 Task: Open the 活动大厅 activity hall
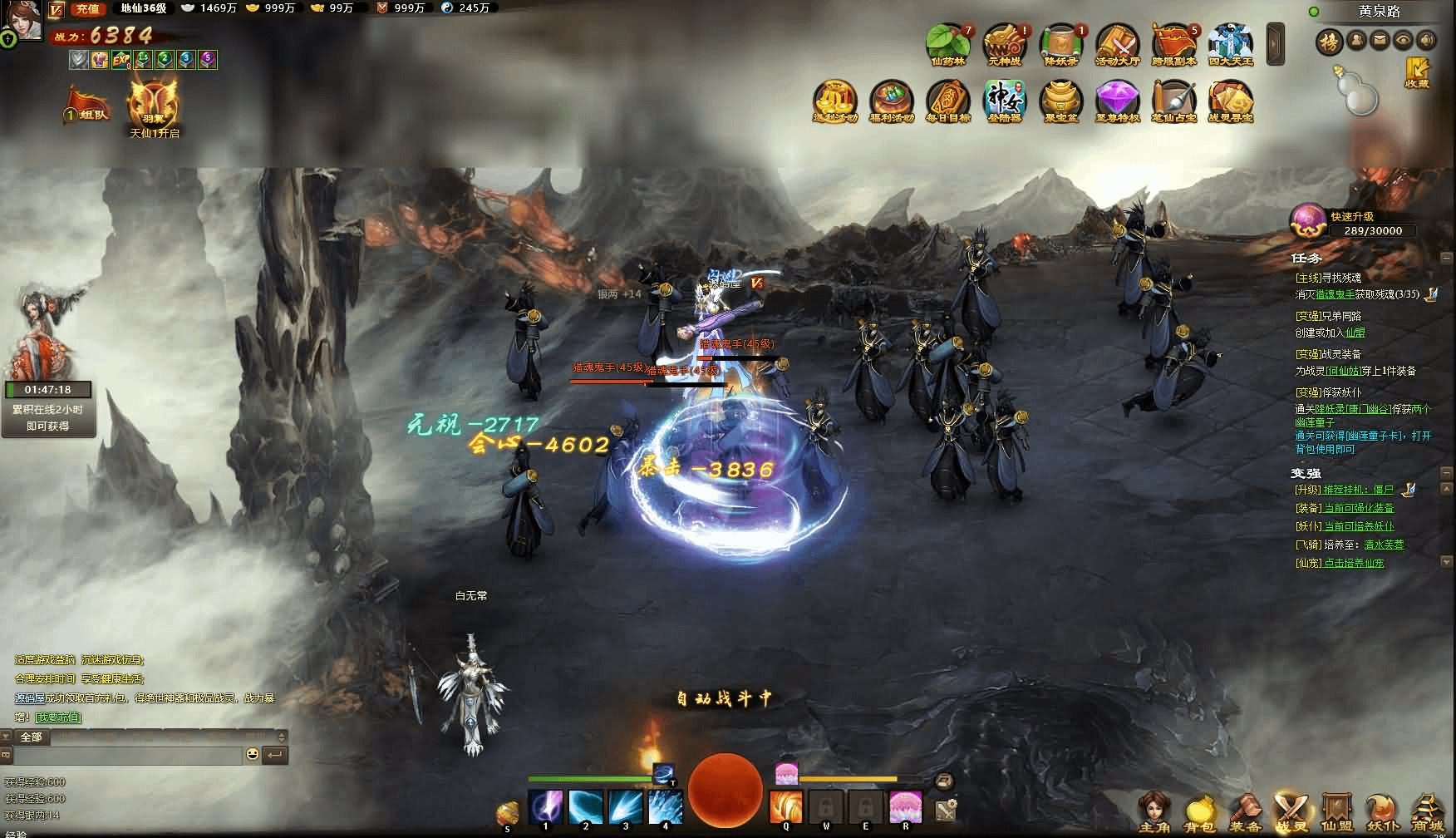tap(1117, 43)
